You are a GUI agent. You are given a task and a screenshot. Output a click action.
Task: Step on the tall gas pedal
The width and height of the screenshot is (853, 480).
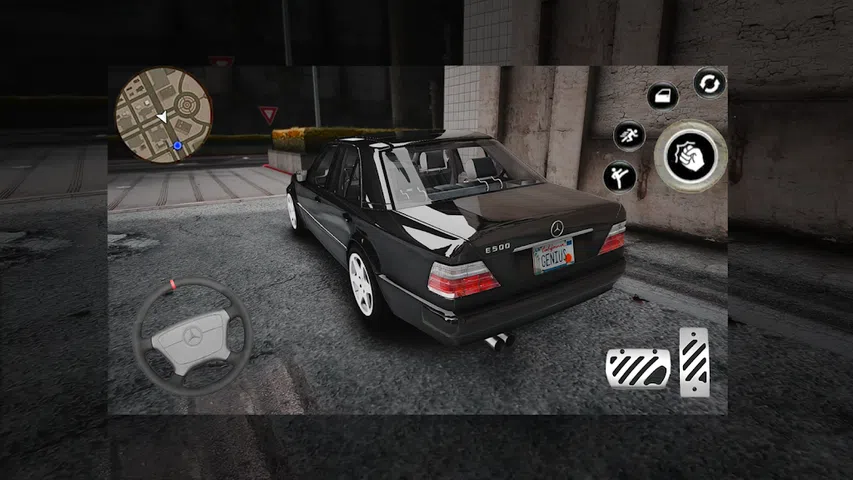coord(694,361)
